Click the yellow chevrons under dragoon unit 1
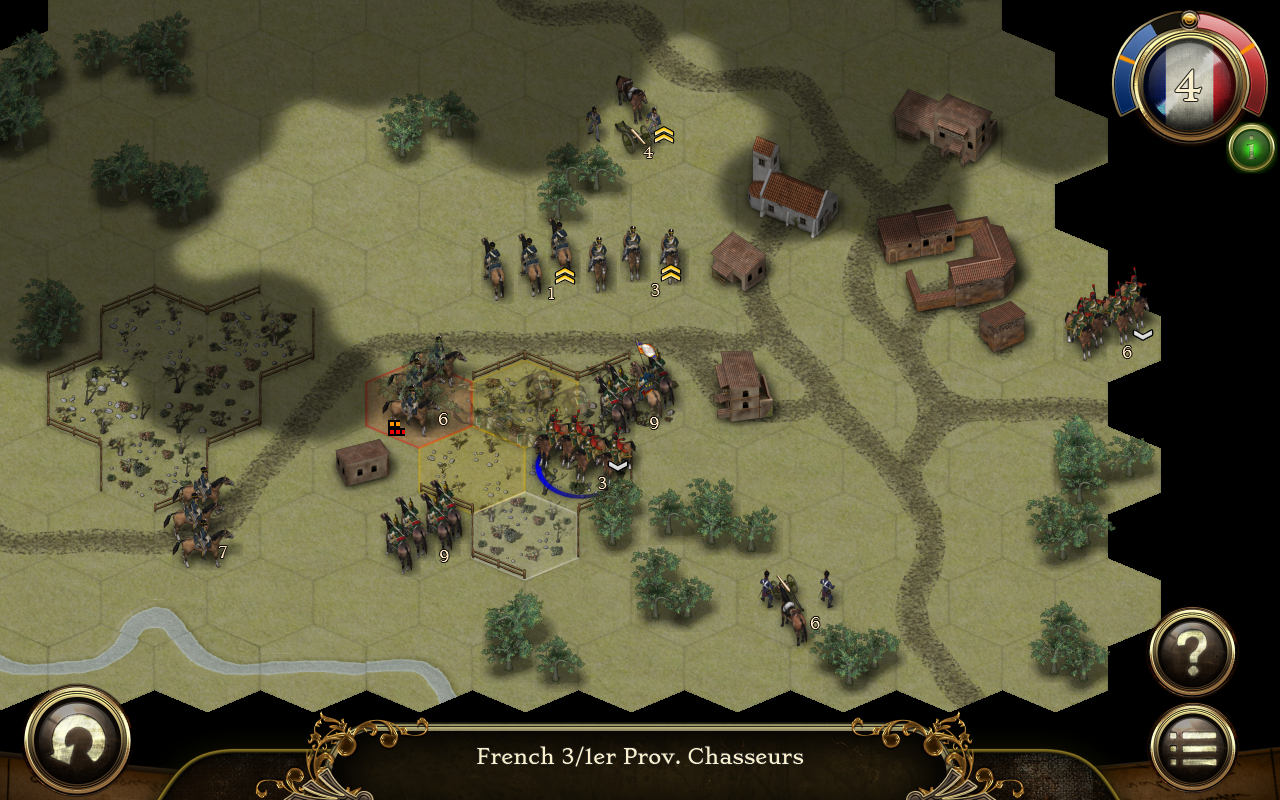Screen dimensions: 1280x800 coord(565,276)
